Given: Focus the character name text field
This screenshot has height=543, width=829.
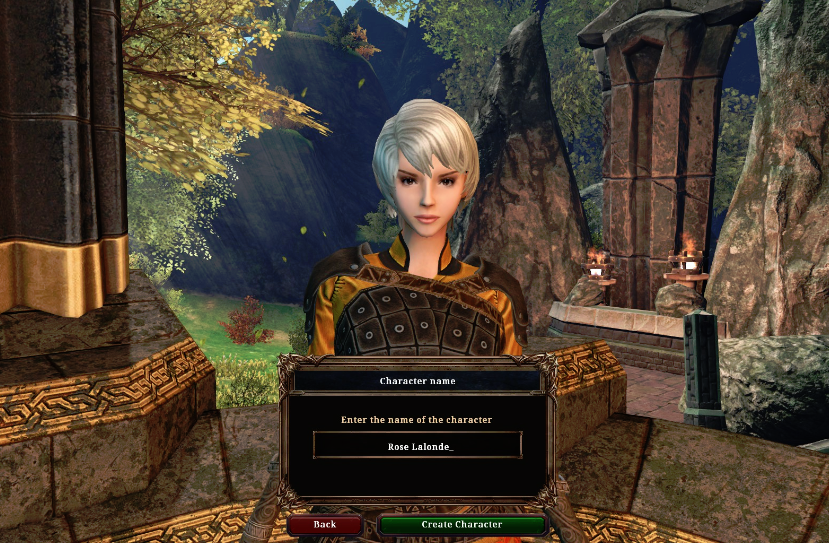Looking at the screenshot, I should coord(418,446).
